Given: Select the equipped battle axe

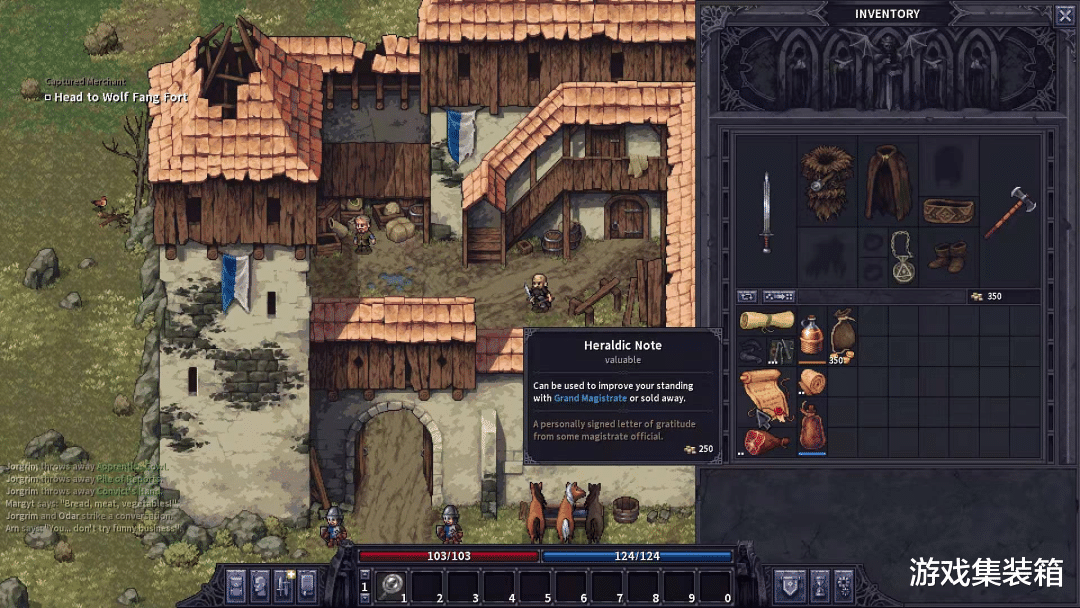Looking at the screenshot, I should point(1007,211).
